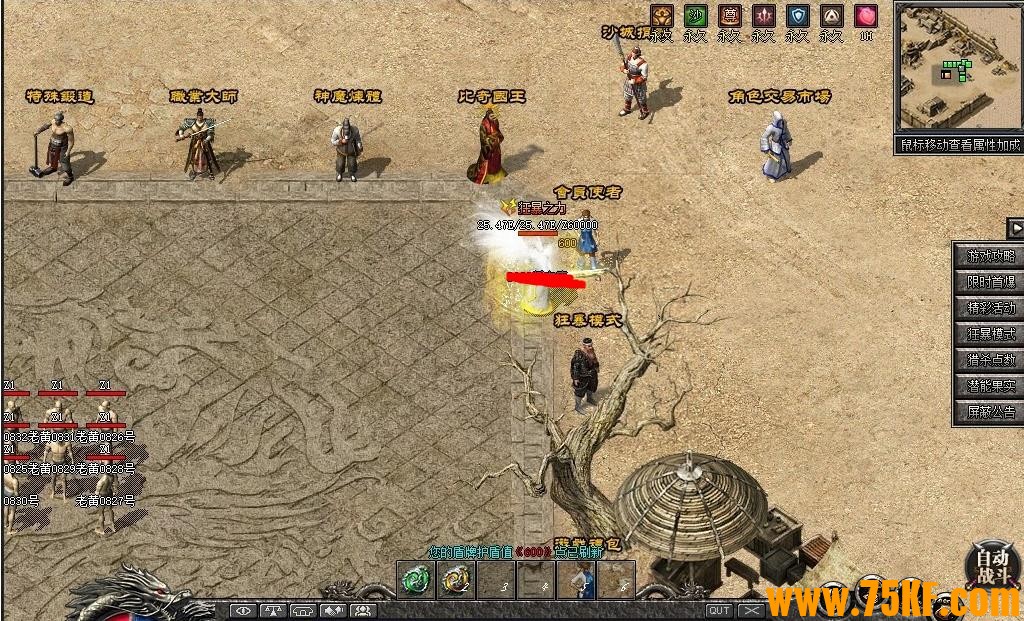Show the 精彩活动 activities panel
Image resolution: width=1024 pixels, height=621 pixels.
click(x=990, y=308)
